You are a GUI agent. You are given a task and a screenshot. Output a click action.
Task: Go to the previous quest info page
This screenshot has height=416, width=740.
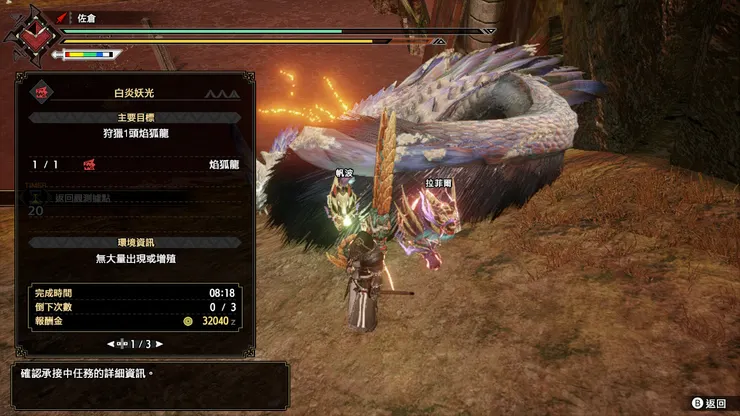(x=111, y=343)
